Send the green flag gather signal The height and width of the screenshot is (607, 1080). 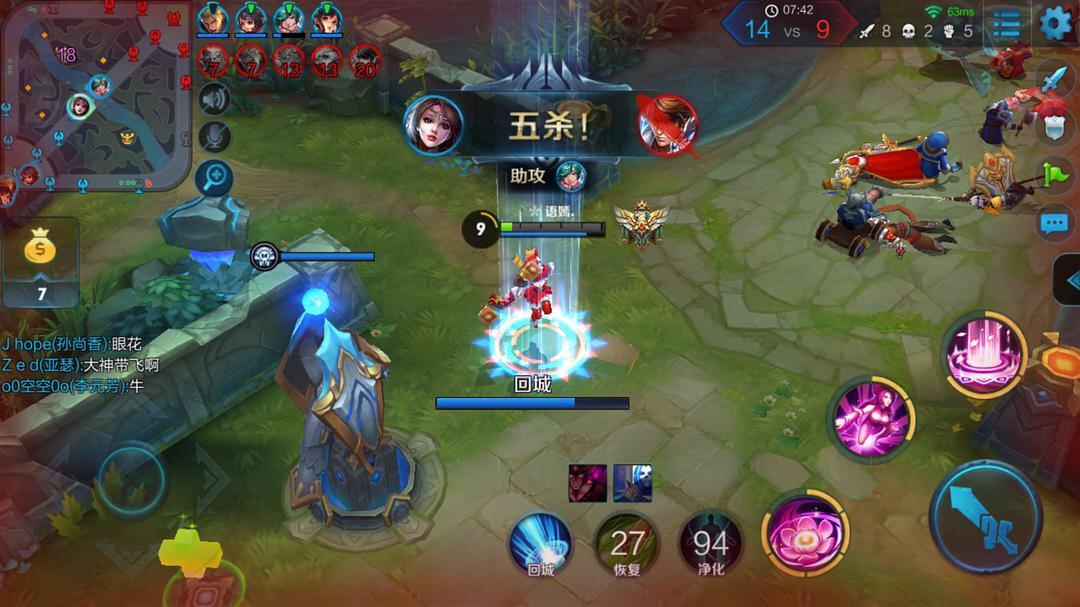1055,174
